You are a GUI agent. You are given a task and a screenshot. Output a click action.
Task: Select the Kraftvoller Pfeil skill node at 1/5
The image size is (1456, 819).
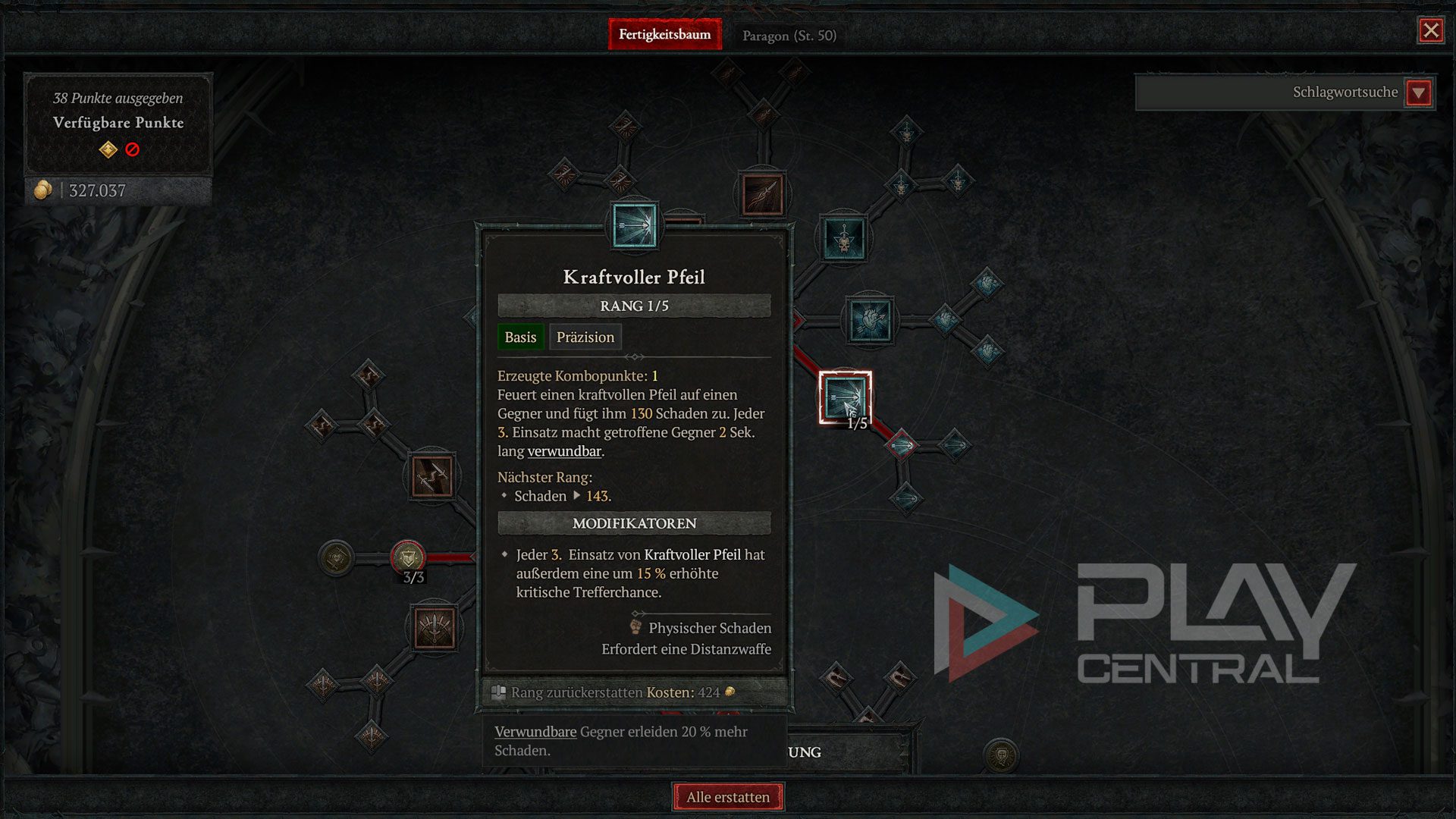pyautogui.click(x=844, y=397)
